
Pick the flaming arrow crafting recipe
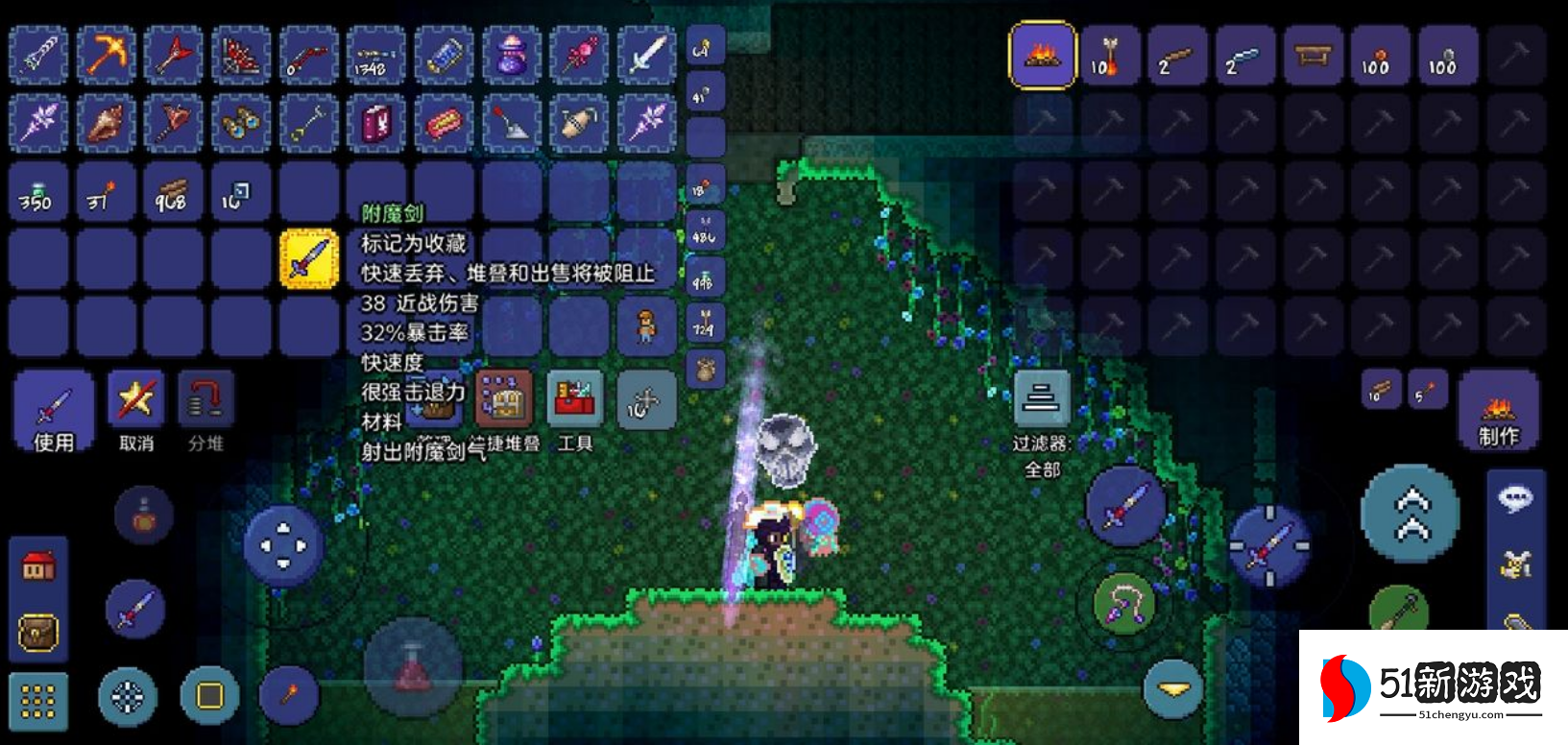[x=1109, y=56]
